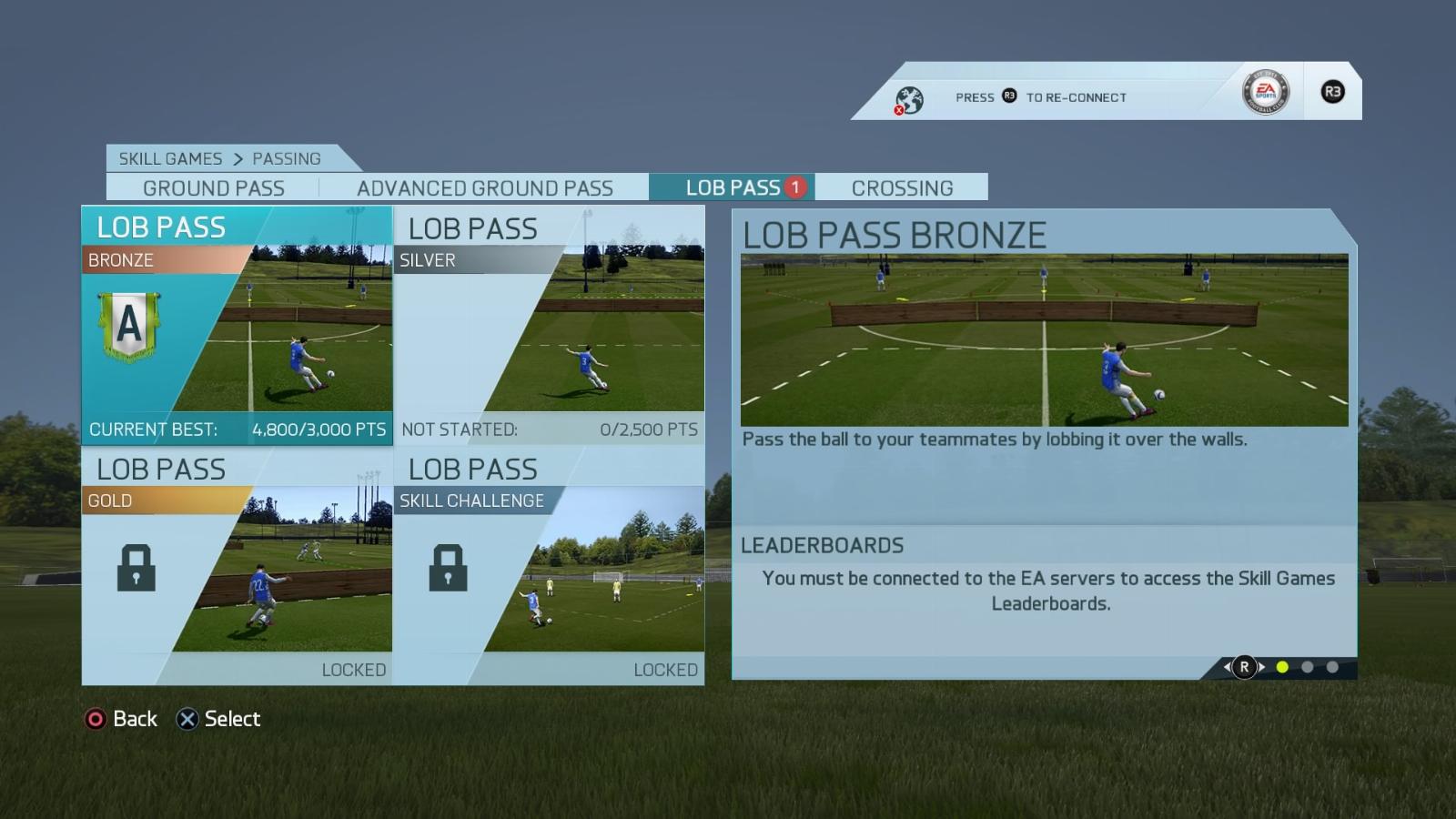This screenshot has height=819, width=1456.
Task: Pick the locked Skill Challenge tile
Action: coord(549,566)
